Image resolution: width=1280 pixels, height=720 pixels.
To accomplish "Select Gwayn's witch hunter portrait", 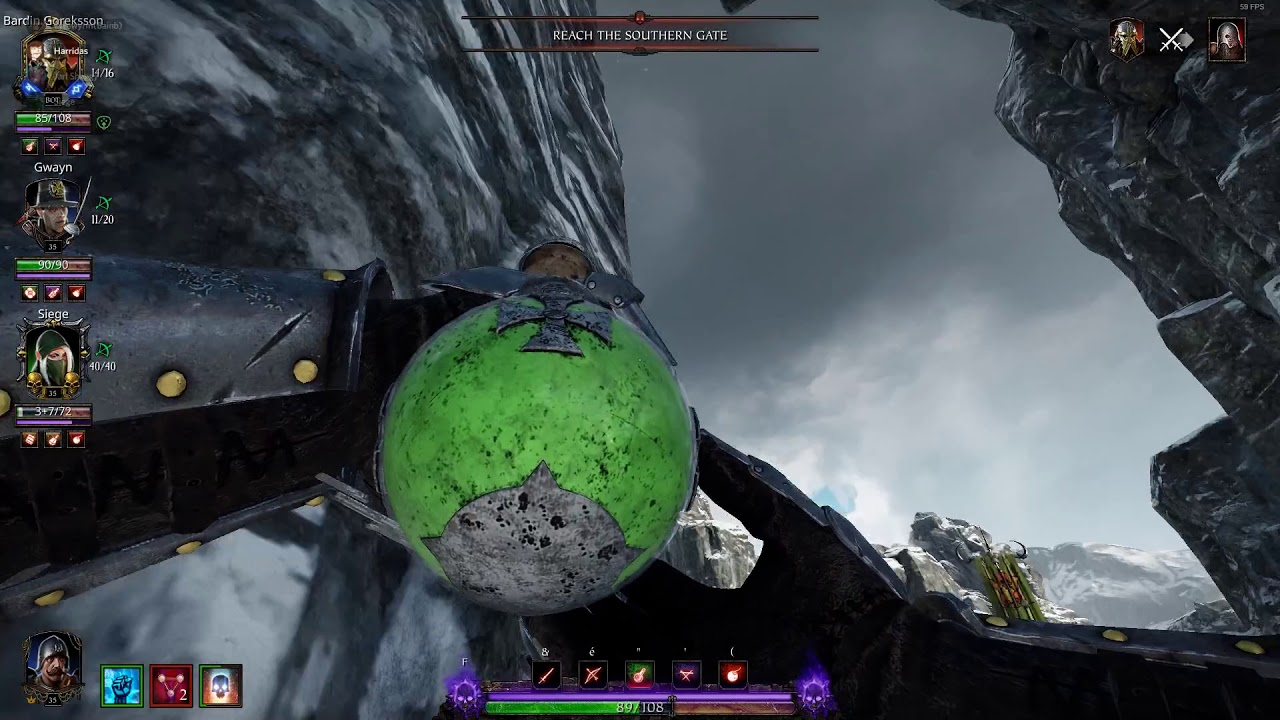I will tap(53, 213).
